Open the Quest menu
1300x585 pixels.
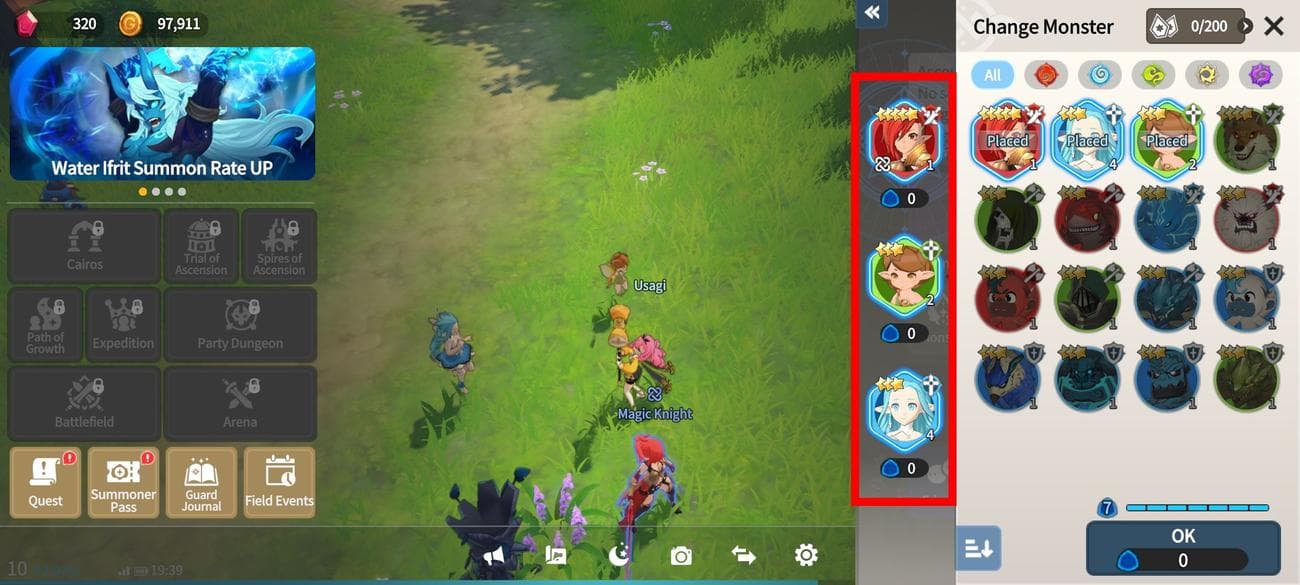[46, 482]
